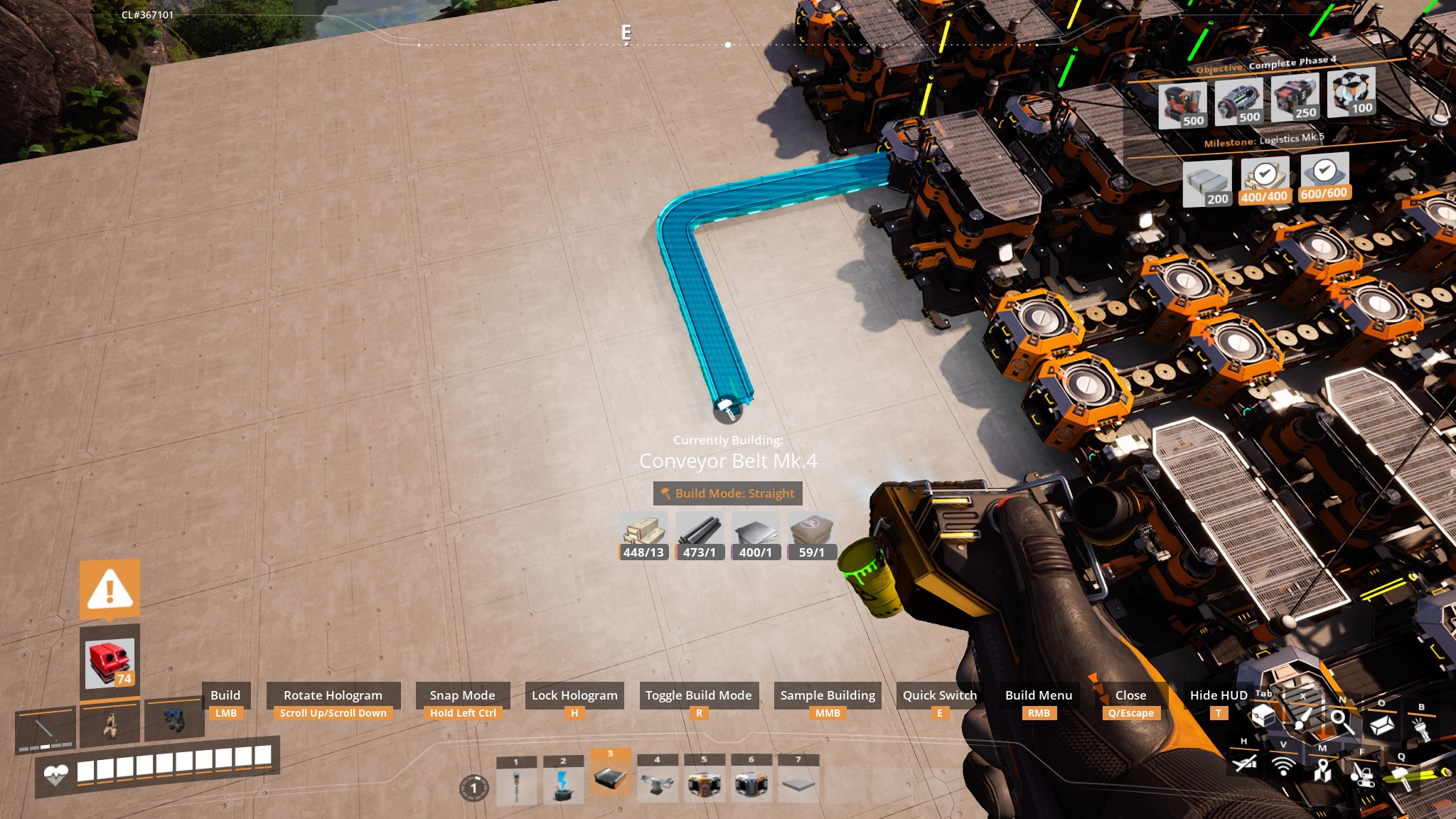Toggle the flashlight icon

[1422, 728]
